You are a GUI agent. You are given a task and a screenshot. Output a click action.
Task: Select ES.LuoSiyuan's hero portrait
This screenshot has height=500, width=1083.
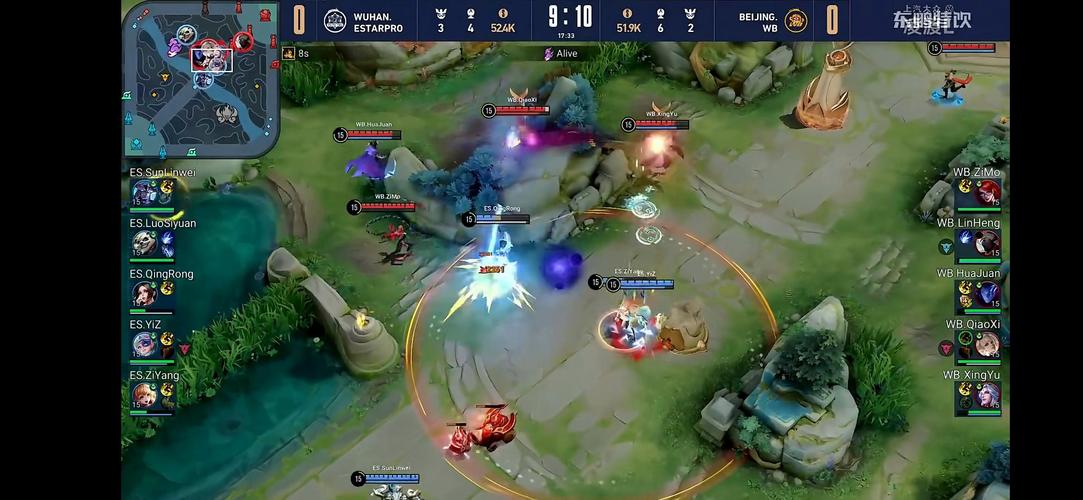coord(145,243)
